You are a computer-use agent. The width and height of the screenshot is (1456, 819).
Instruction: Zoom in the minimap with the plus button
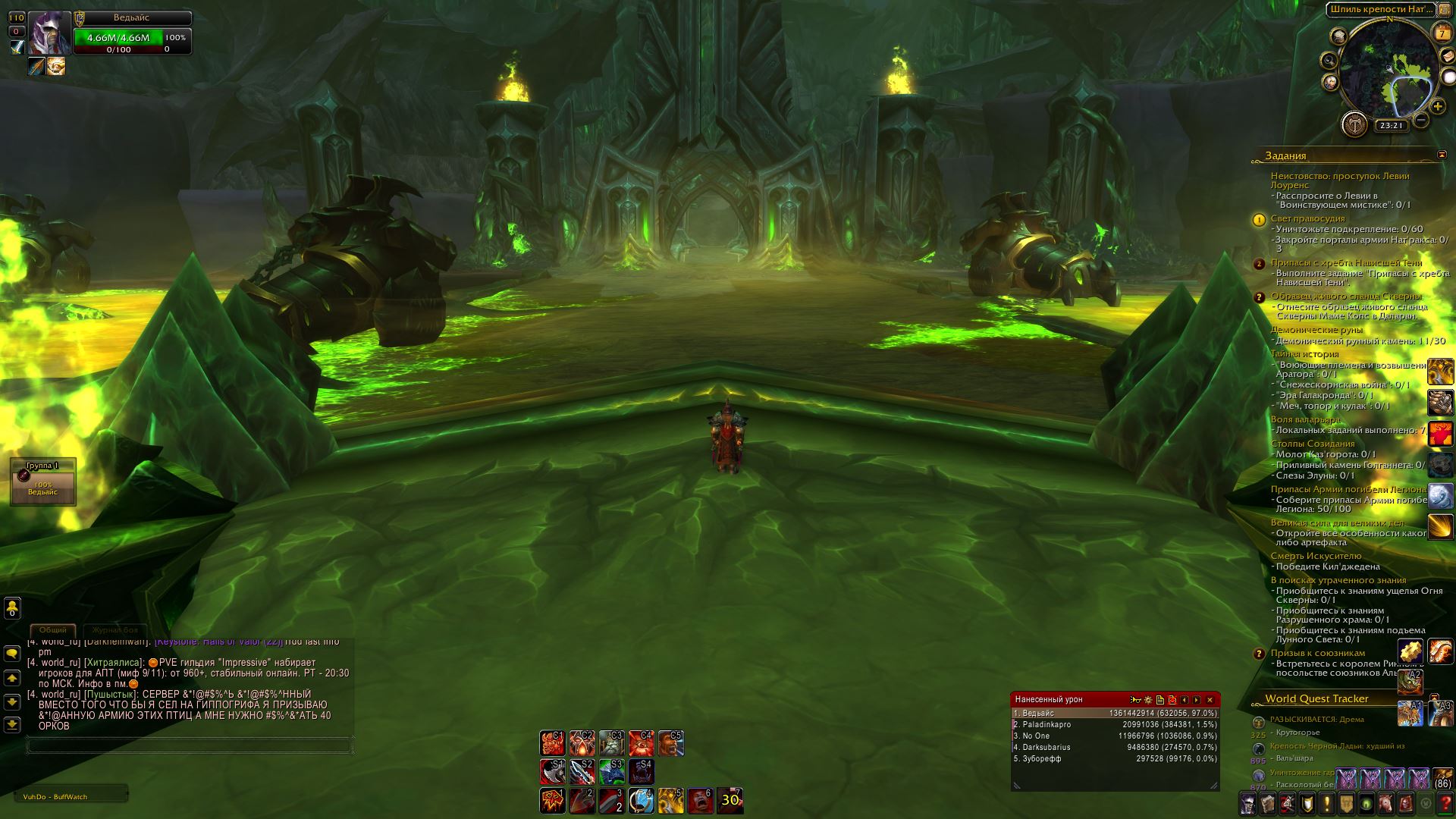1438,107
